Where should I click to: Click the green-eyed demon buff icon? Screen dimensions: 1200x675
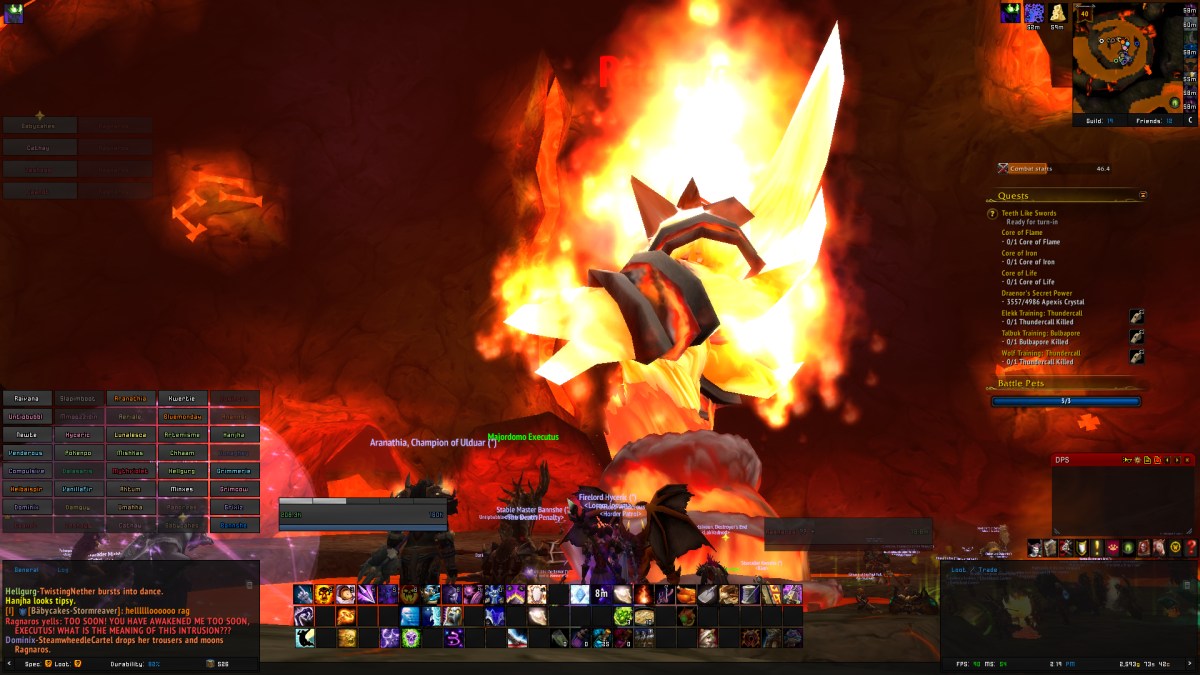coord(1011,12)
